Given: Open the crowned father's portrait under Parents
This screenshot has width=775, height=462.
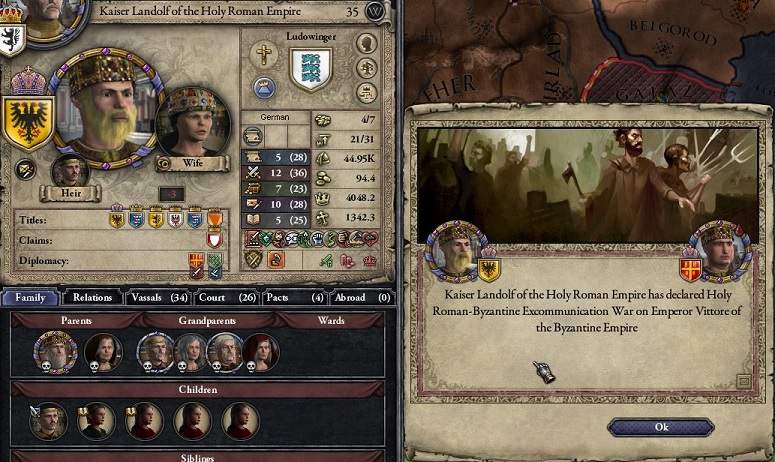Looking at the screenshot, I should [53, 351].
